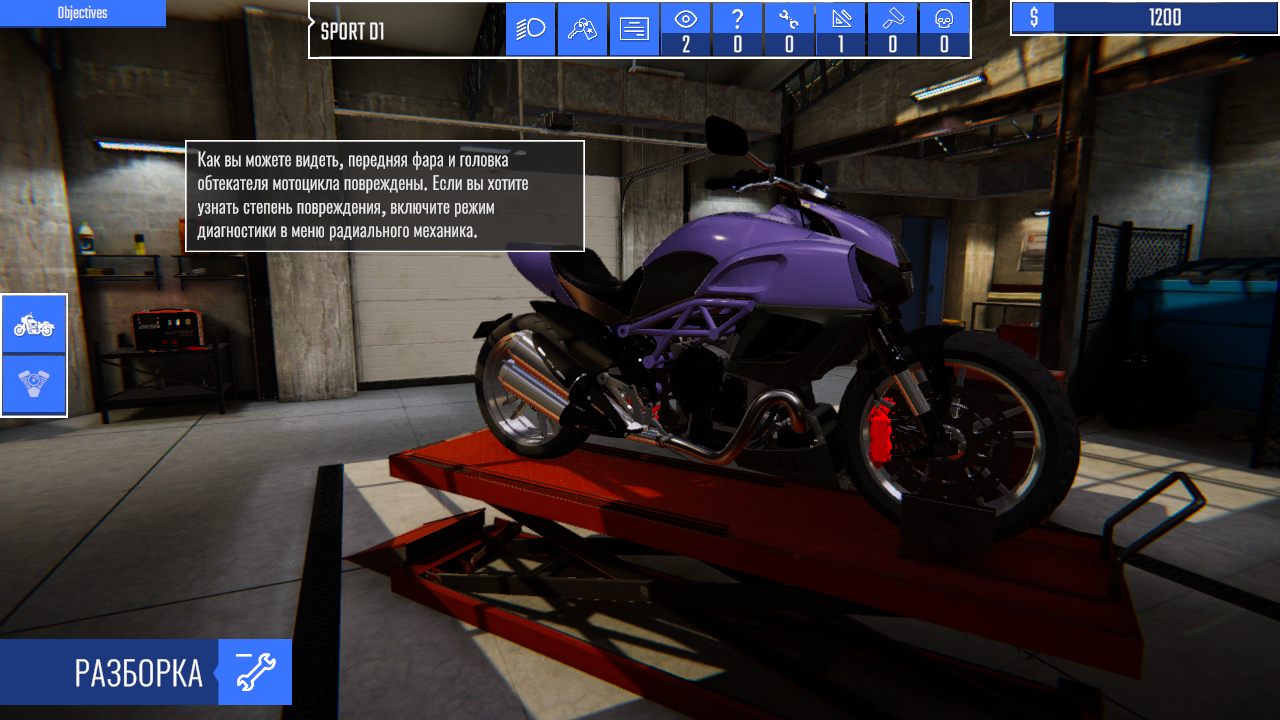Screen dimensions: 1280x720
Task: Dismiss the tutorial message about the damaged headlight
Action: click(x=383, y=196)
